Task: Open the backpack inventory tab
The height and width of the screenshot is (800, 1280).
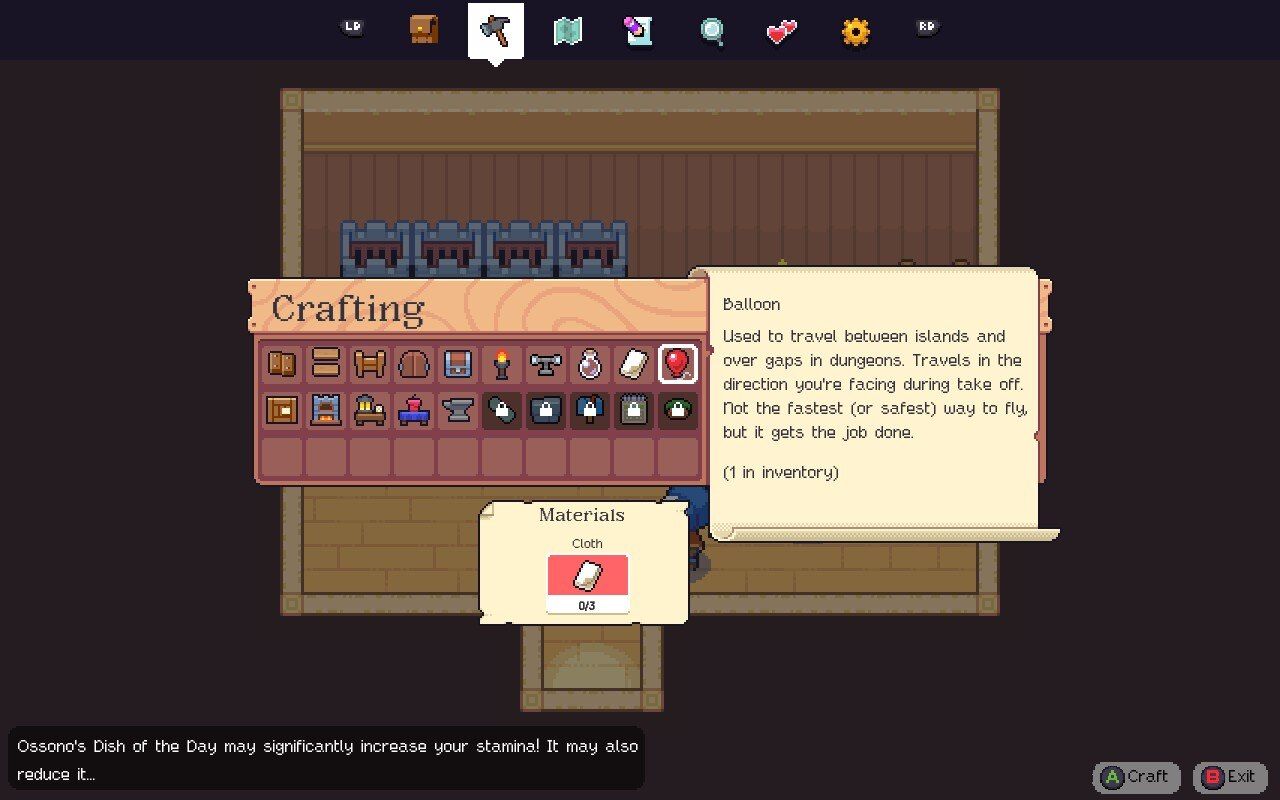Action: 424,30
